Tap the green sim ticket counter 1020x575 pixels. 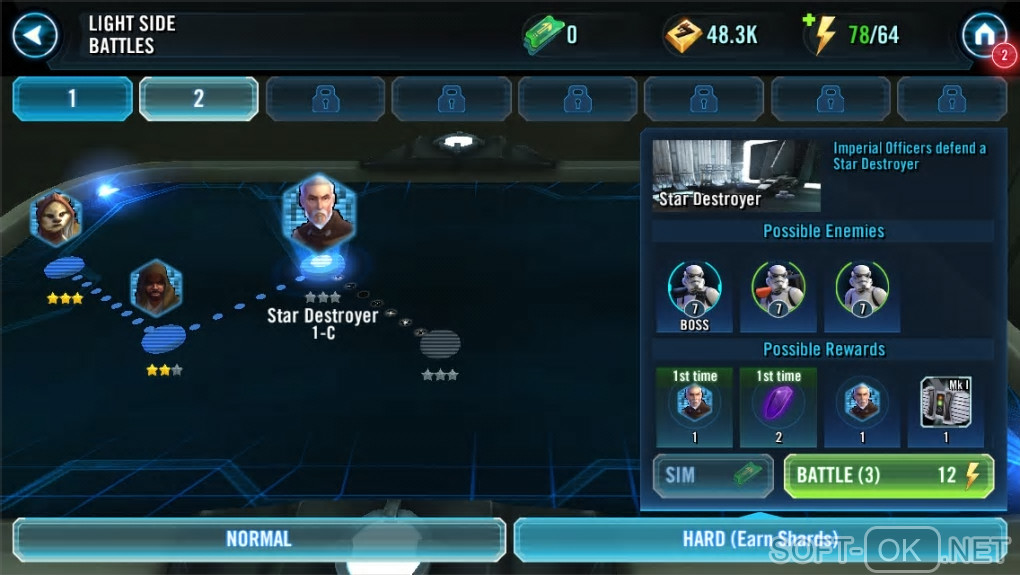point(549,36)
